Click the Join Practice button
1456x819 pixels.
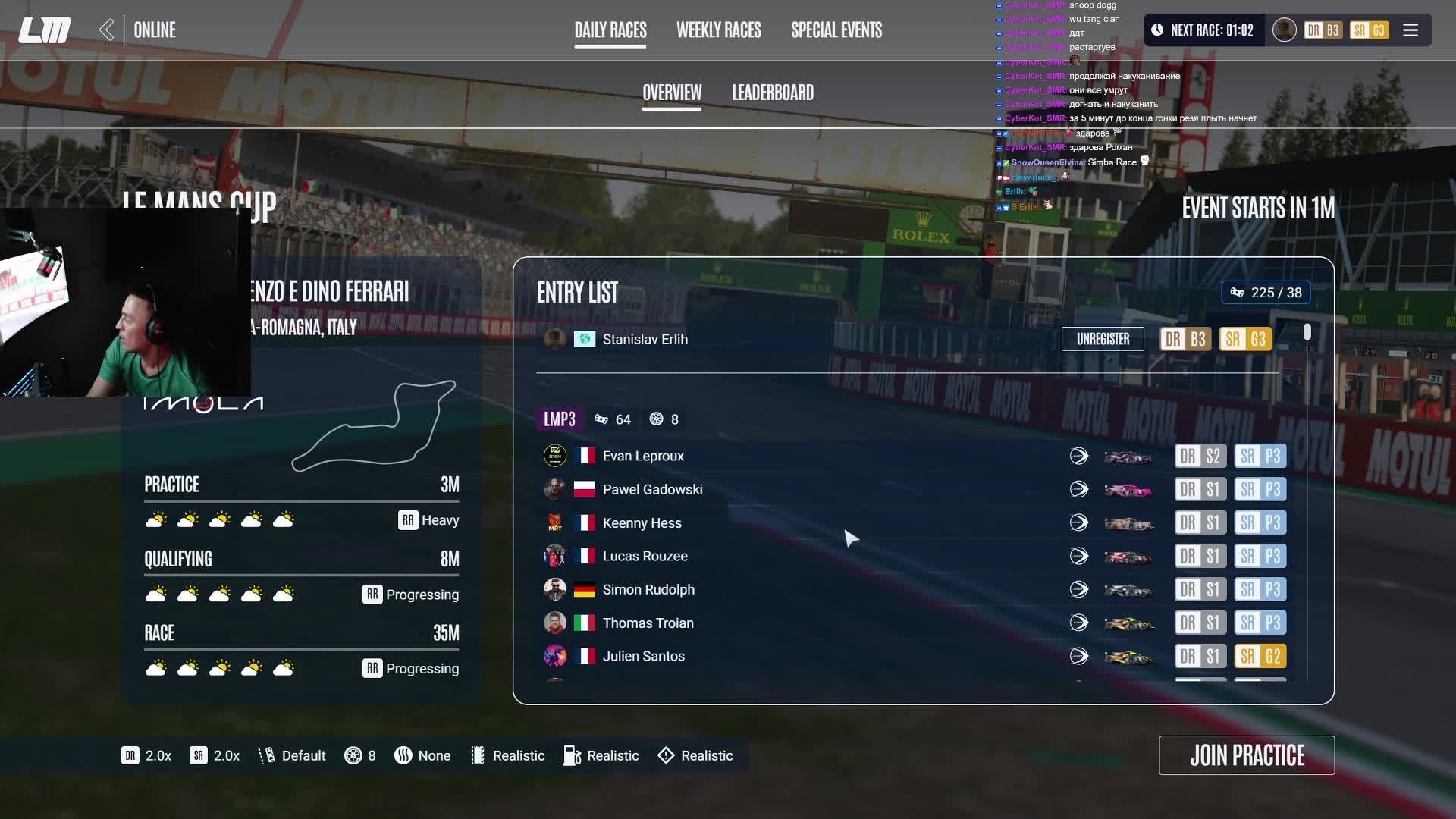[x=1247, y=755]
